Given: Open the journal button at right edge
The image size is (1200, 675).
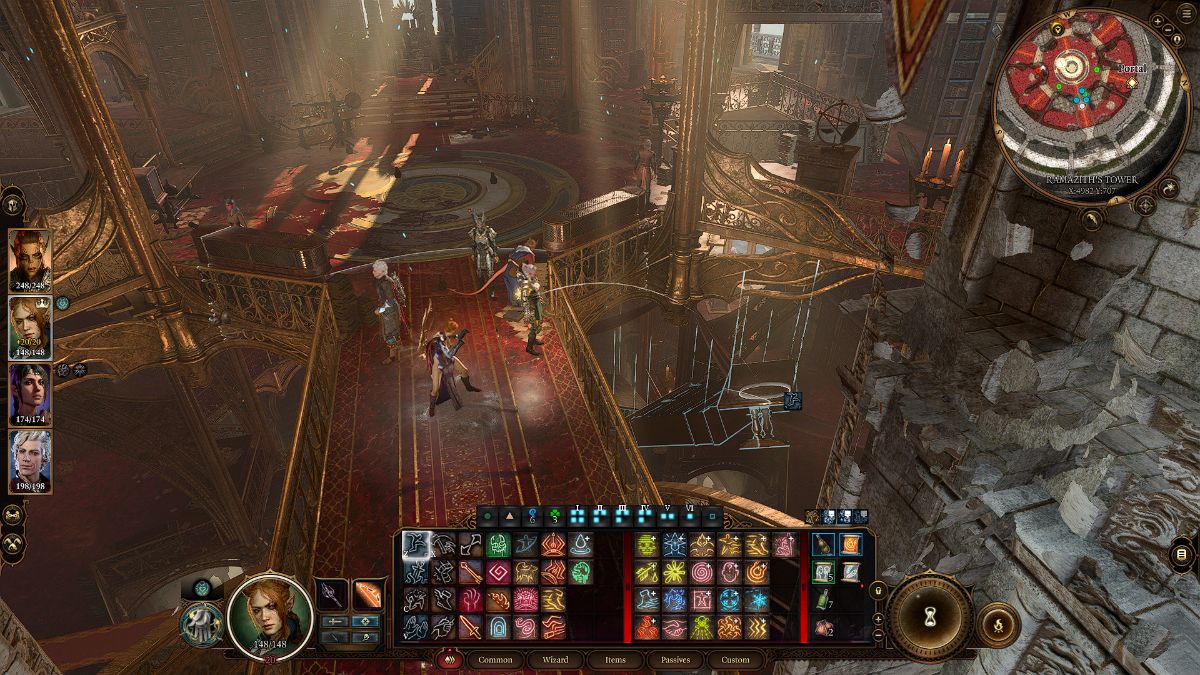Looking at the screenshot, I should pos(1181,554).
